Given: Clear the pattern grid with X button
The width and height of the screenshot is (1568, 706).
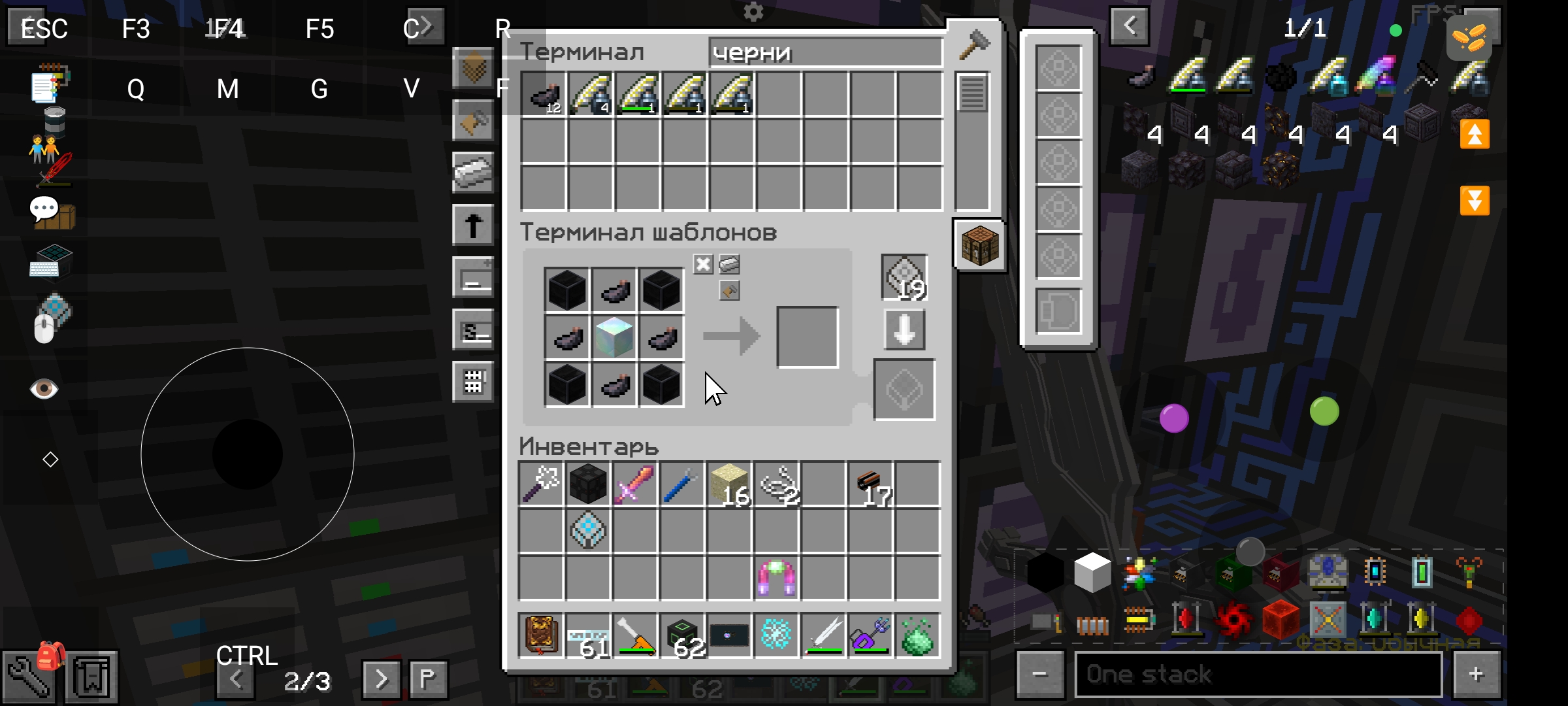Looking at the screenshot, I should (703, 265).
